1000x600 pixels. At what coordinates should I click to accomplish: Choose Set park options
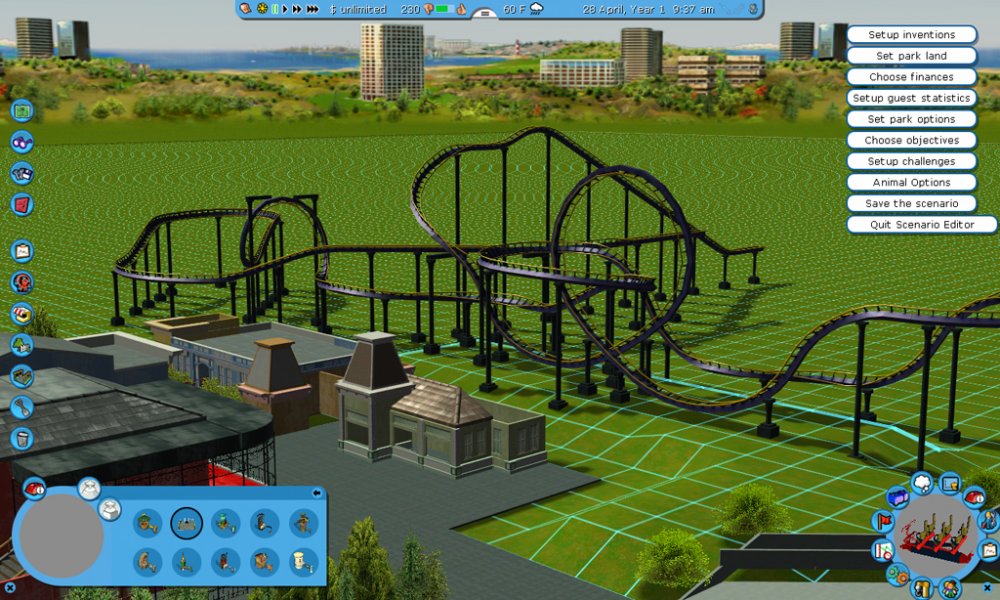click(x=911, y=119)
